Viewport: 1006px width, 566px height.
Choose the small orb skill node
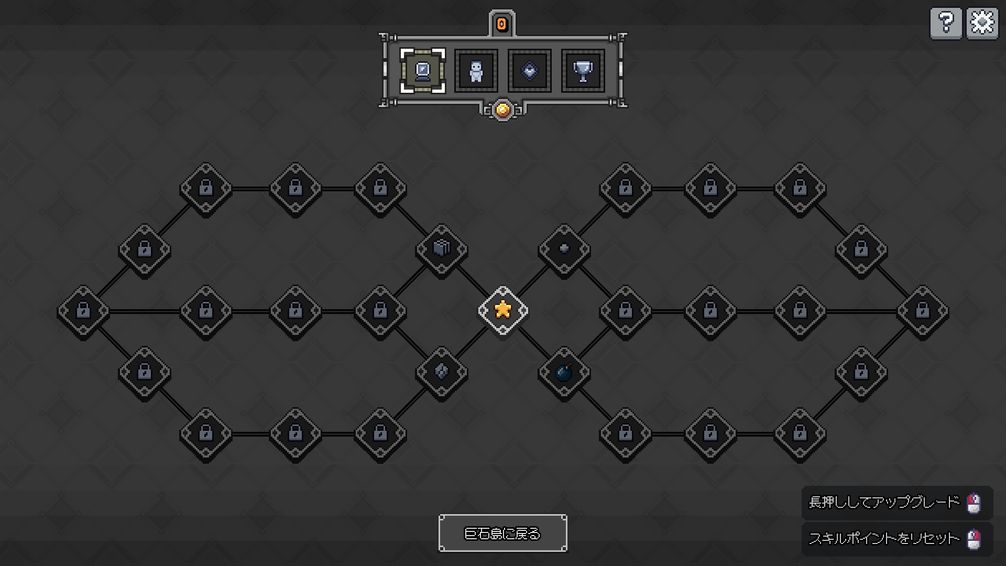[563, 248]
